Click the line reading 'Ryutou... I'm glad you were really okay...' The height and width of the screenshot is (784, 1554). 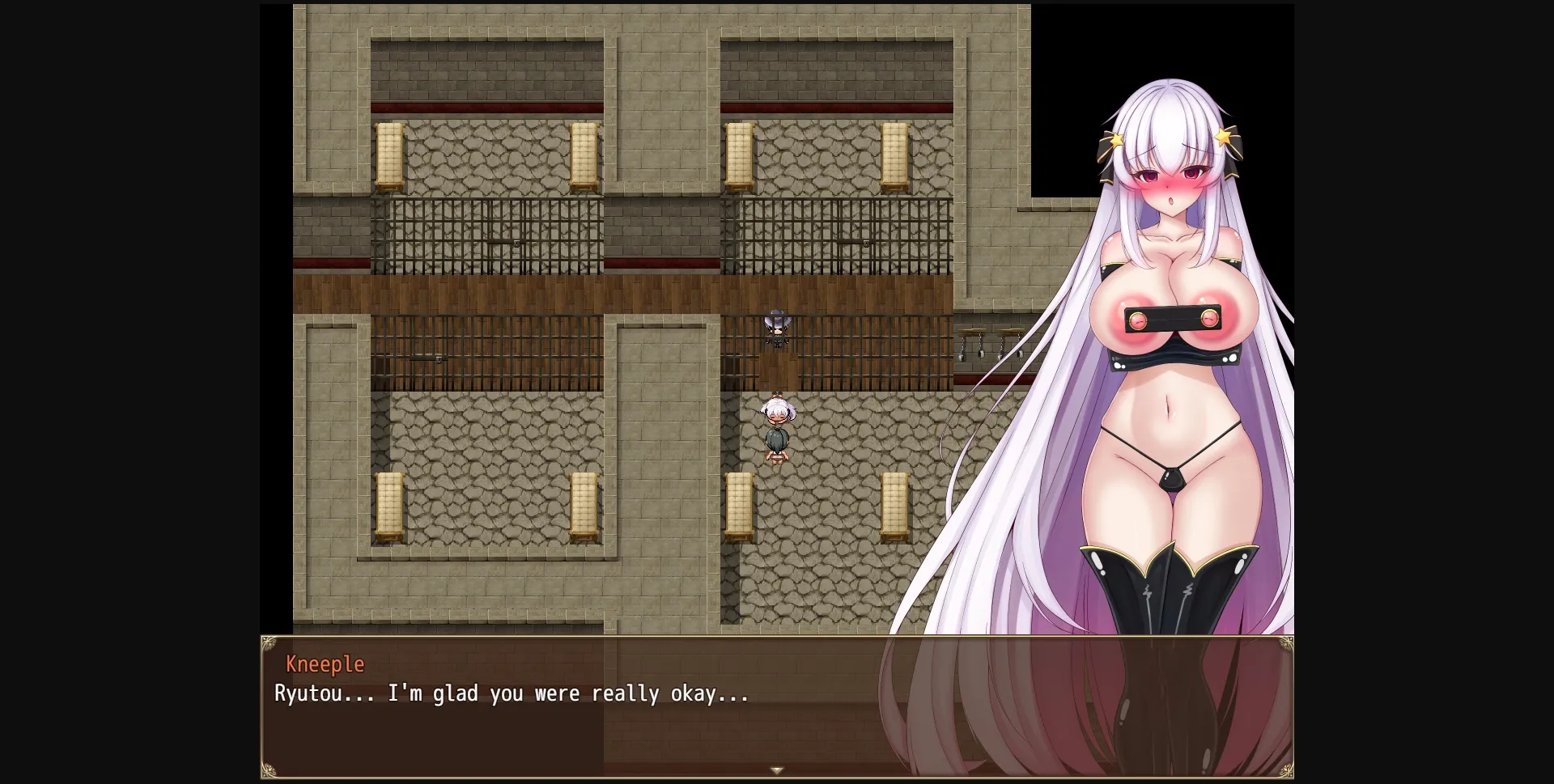click(x=509, y=693)
